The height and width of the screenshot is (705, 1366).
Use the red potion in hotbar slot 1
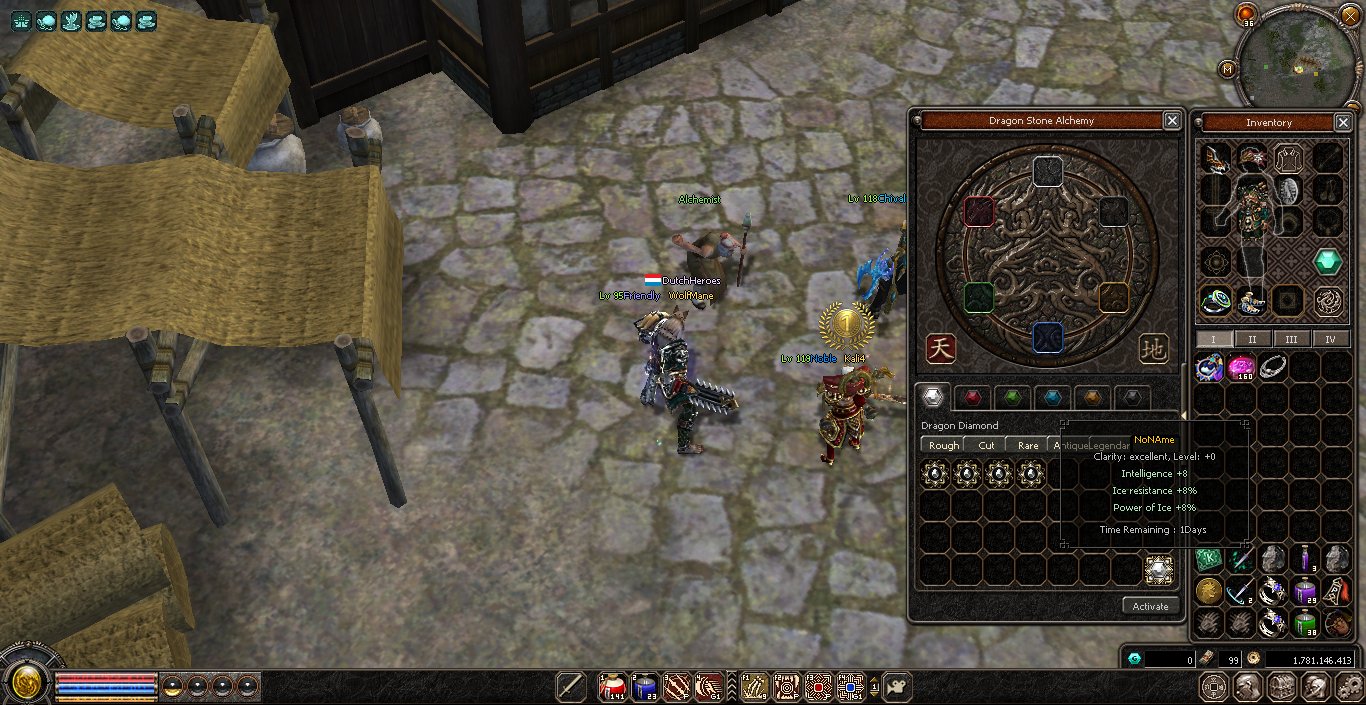point(612,686)
